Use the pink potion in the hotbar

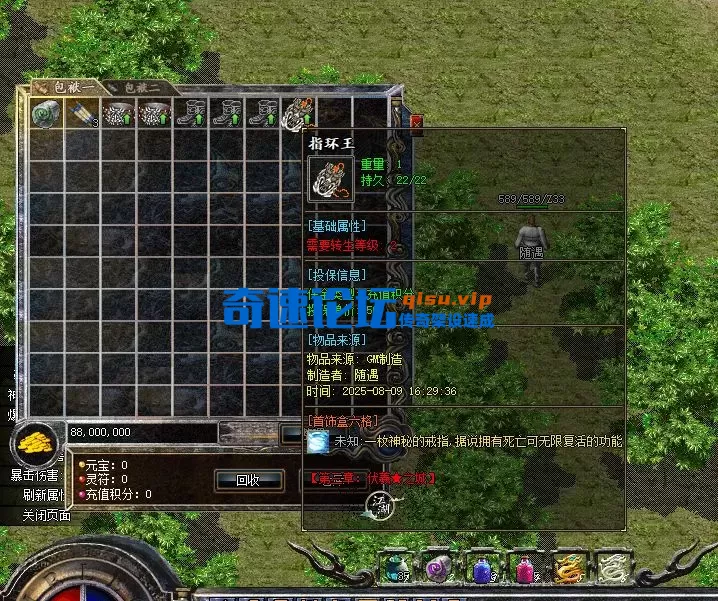(x=524, y=568)
